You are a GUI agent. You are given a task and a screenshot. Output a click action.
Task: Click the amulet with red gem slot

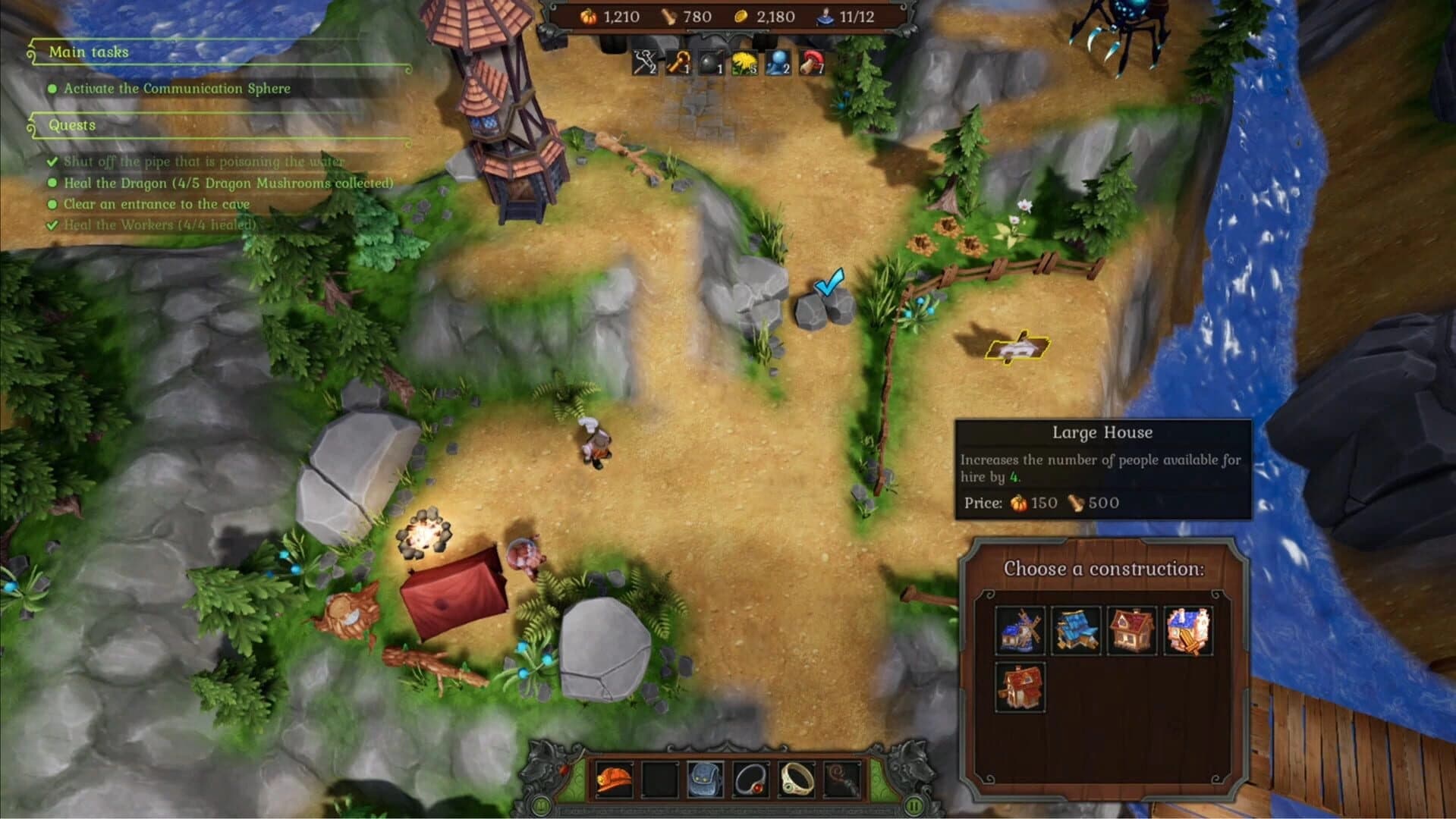(750, 780)
